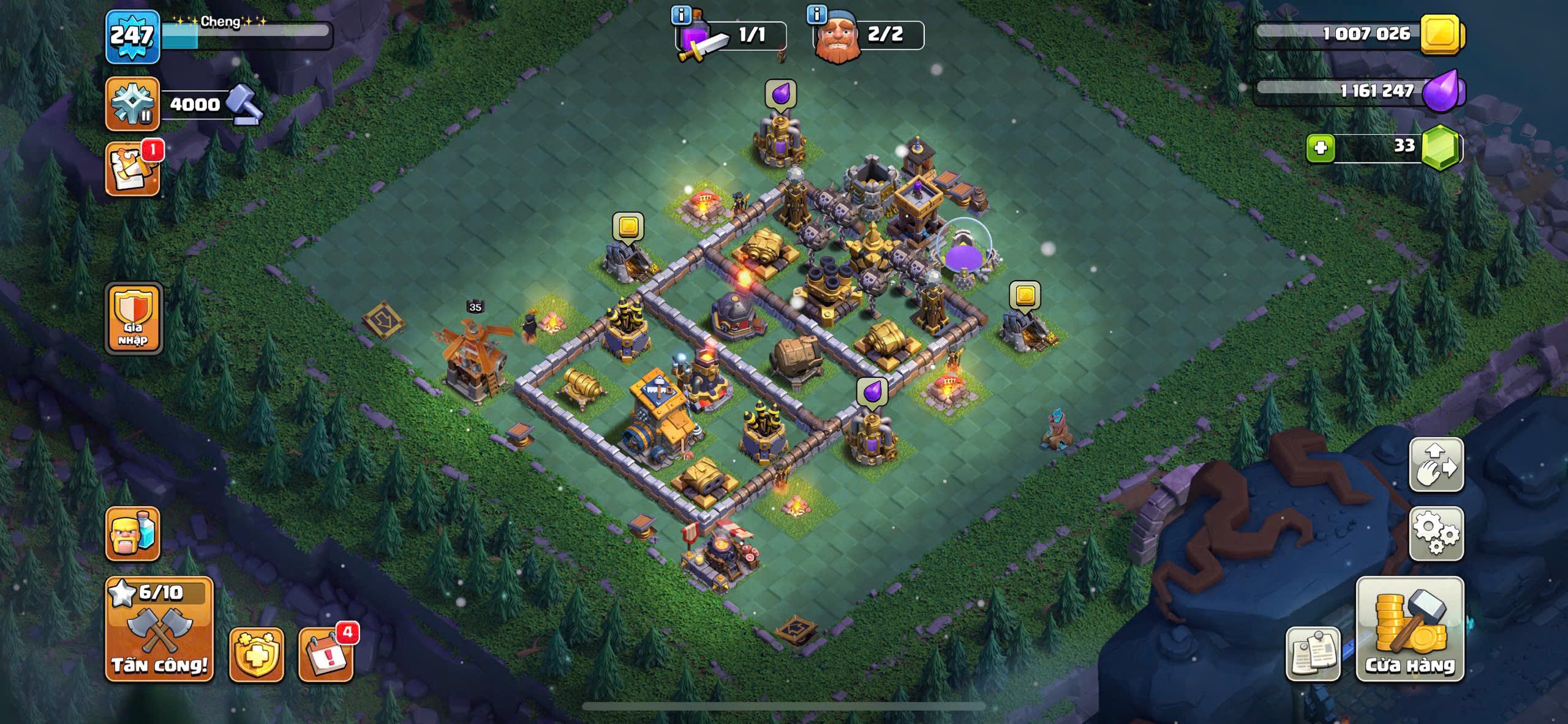1568x724 pixels.
Task: Open the Cửa hàng shop
Action: point(1409,630)
